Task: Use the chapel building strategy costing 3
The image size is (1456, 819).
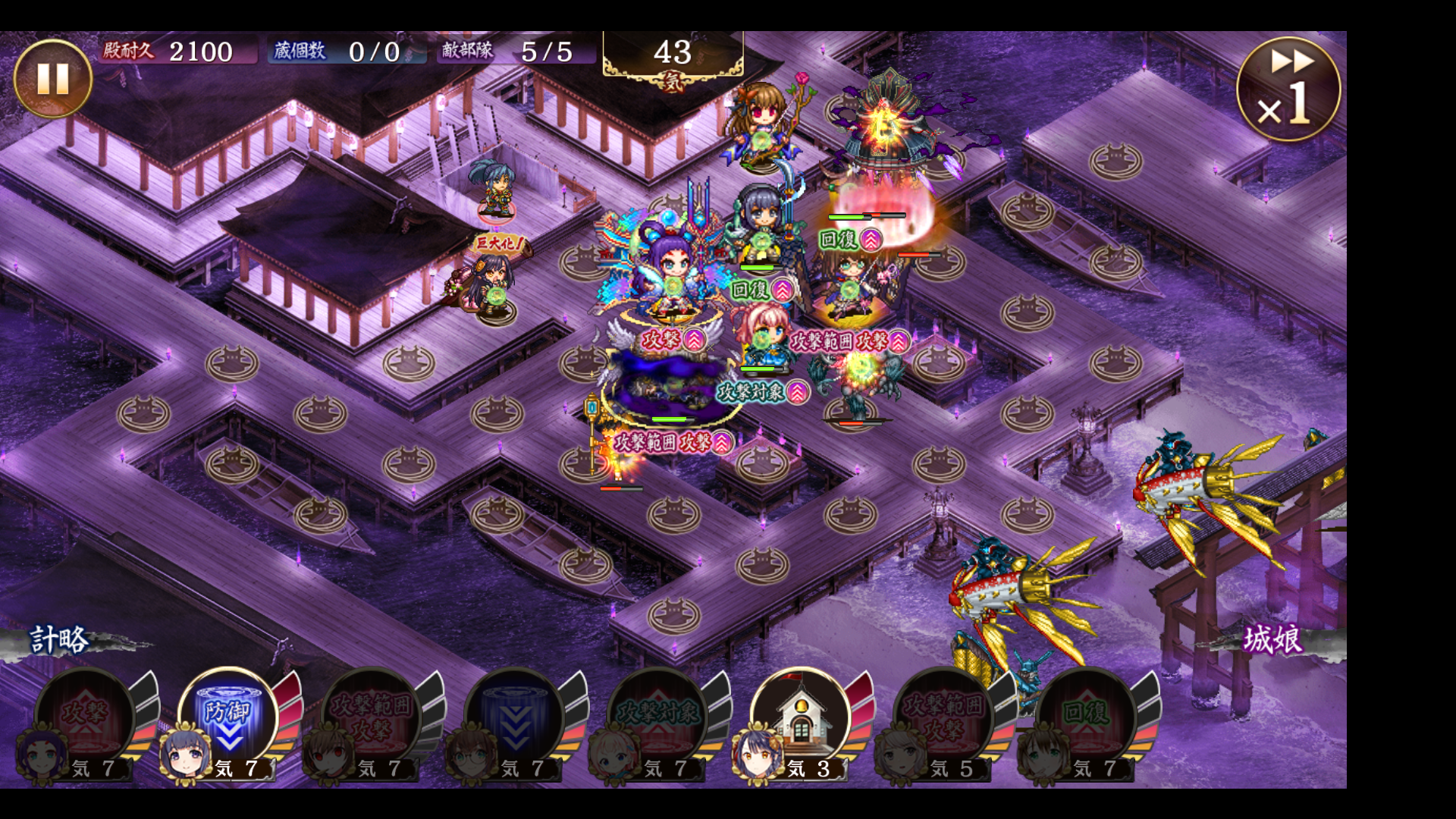Action: pyautogui.click(x=801, y=718)
